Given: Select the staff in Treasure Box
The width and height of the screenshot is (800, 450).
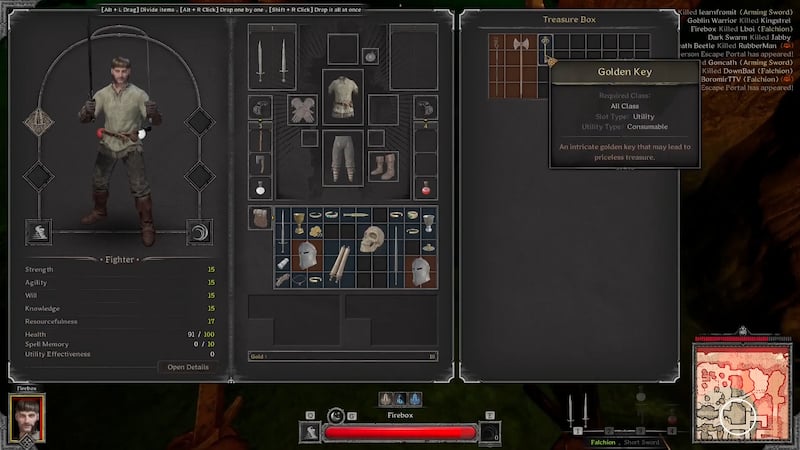Looking at the screenshot, I should coord(495,66).
